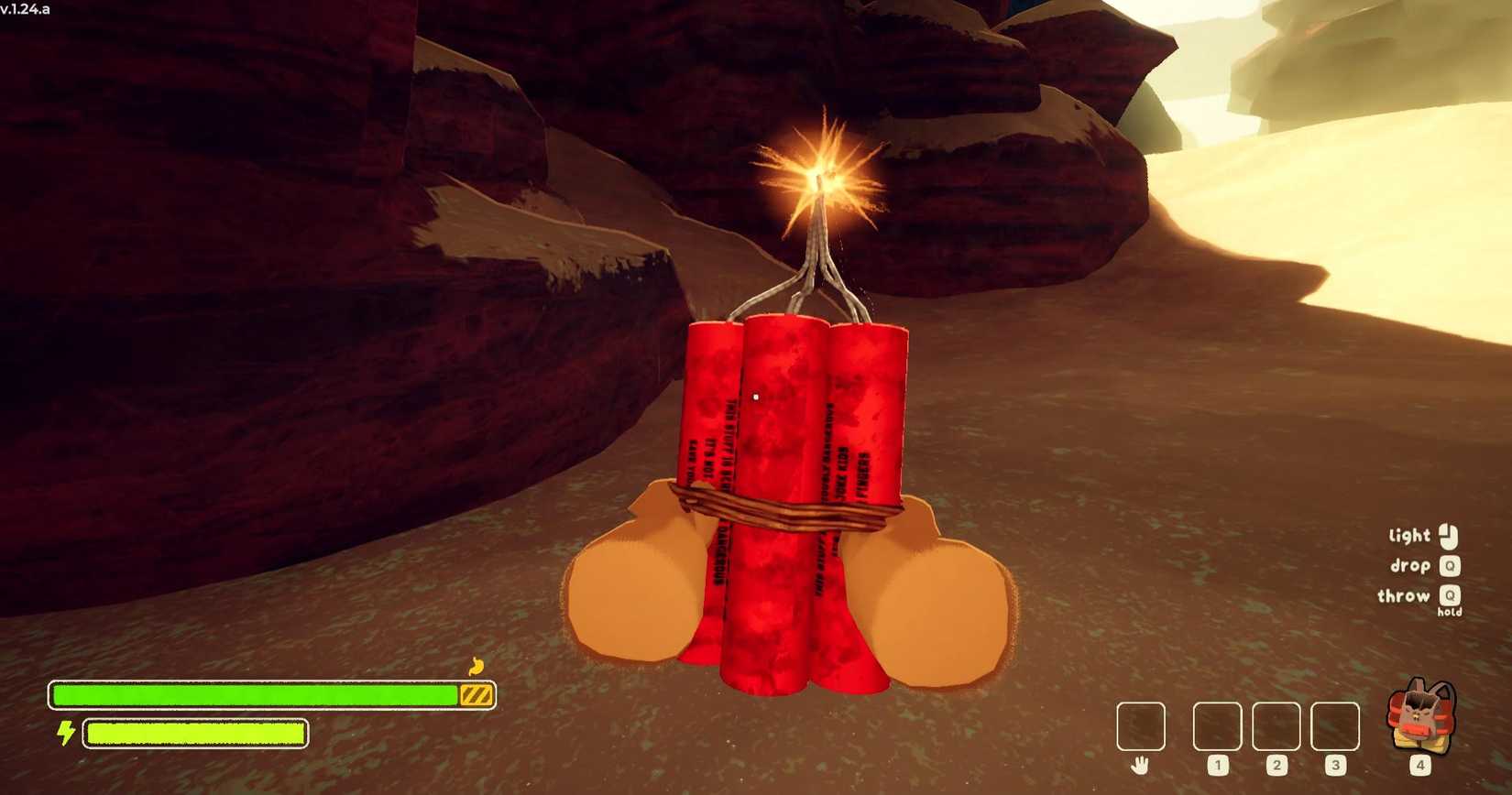The image size is (1512, 795).
Task: Click the 'light' action label
Action: [1408, 535]
